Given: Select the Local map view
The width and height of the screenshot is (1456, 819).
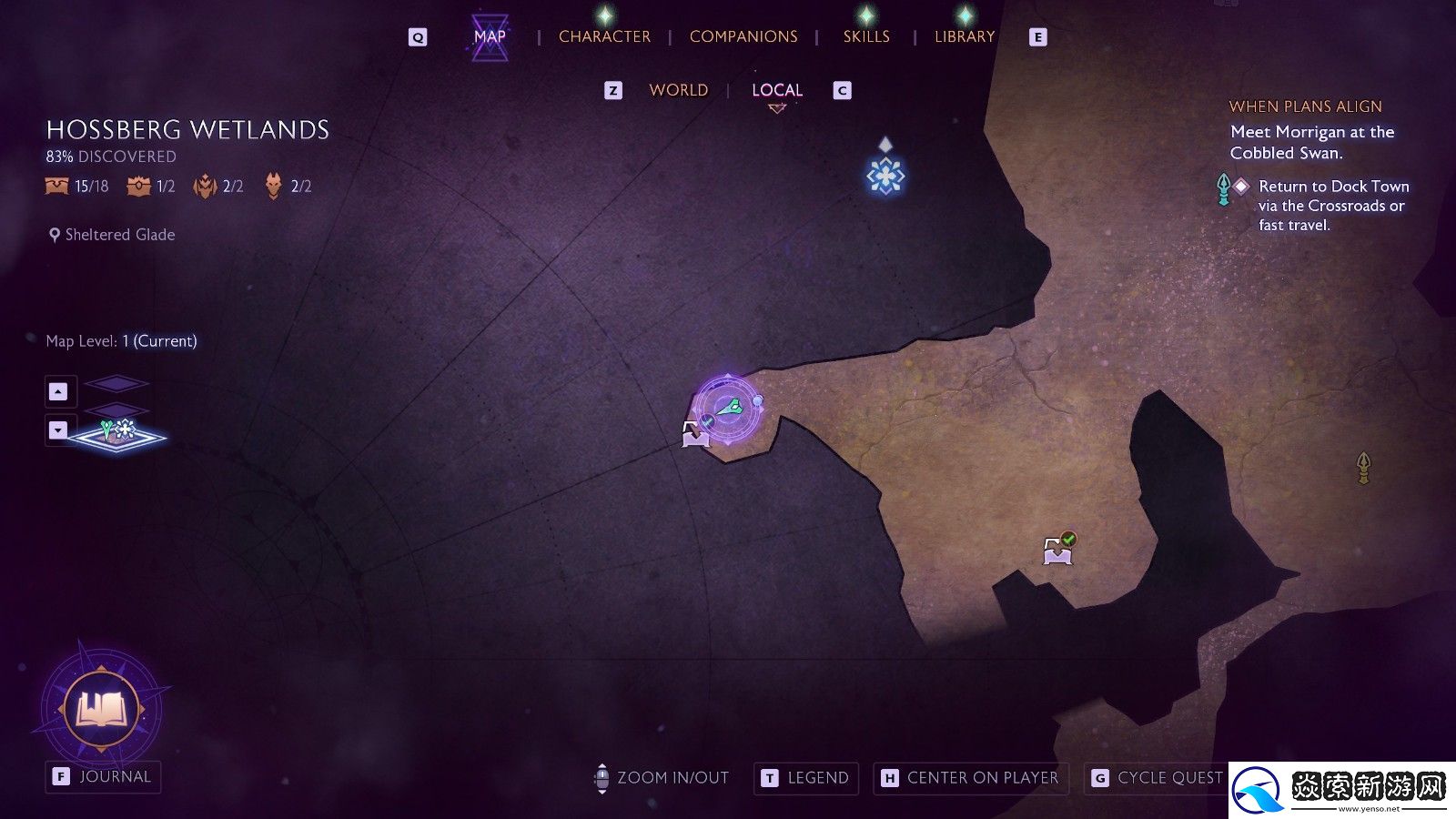Looking at the screenshot, I should [x=776, y=90].
